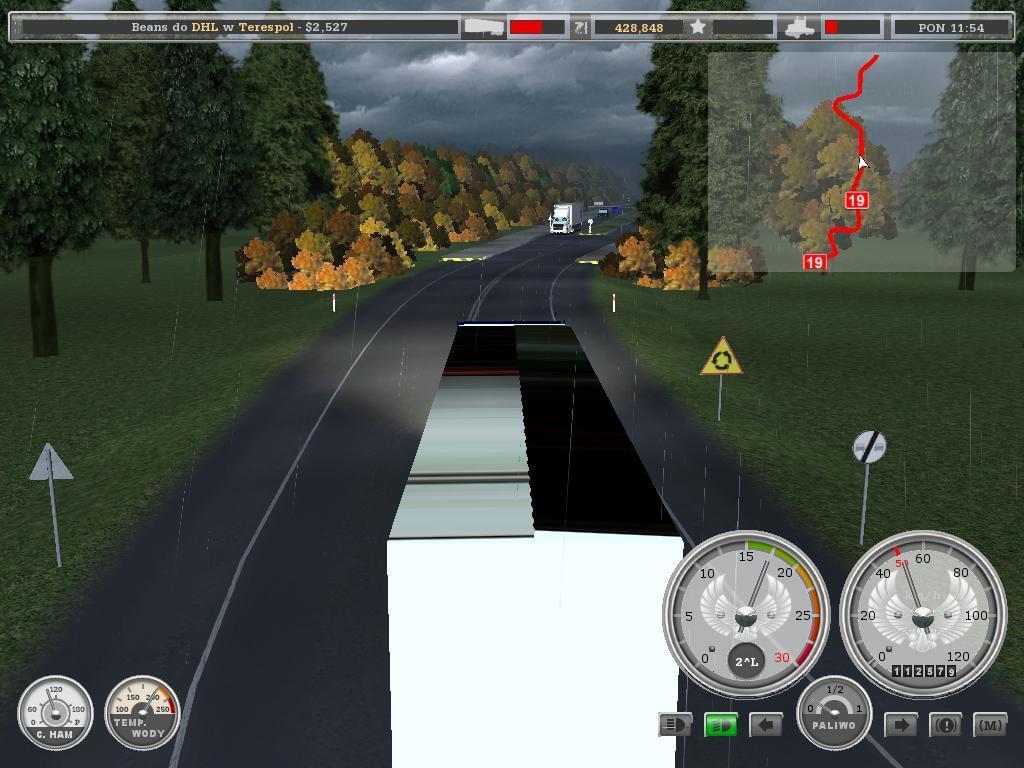
Task: Select the route 19 marker on minimap
Action: (x=856, y=200)
